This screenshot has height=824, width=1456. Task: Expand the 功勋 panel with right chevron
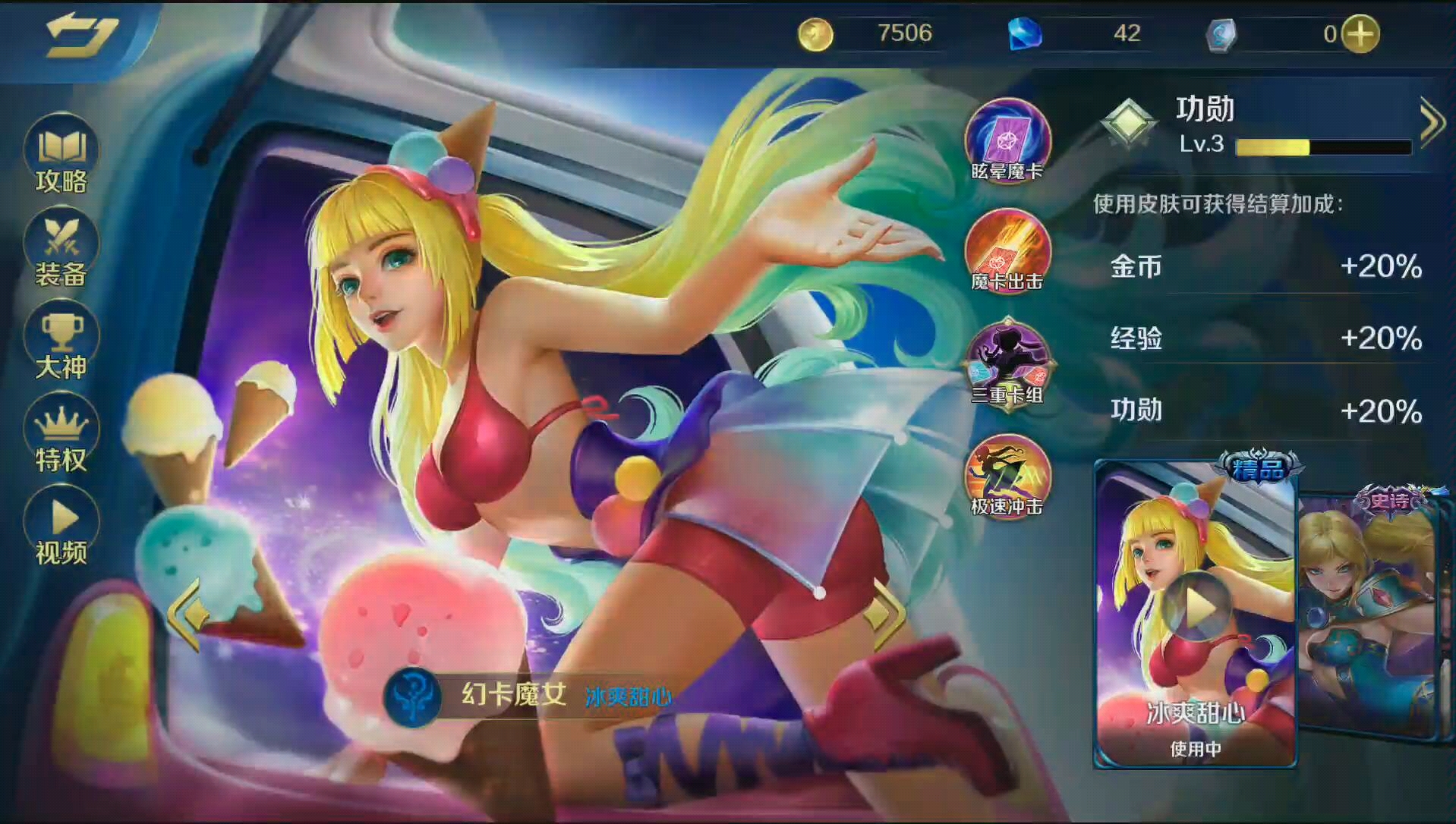(x=1433, y=120)
